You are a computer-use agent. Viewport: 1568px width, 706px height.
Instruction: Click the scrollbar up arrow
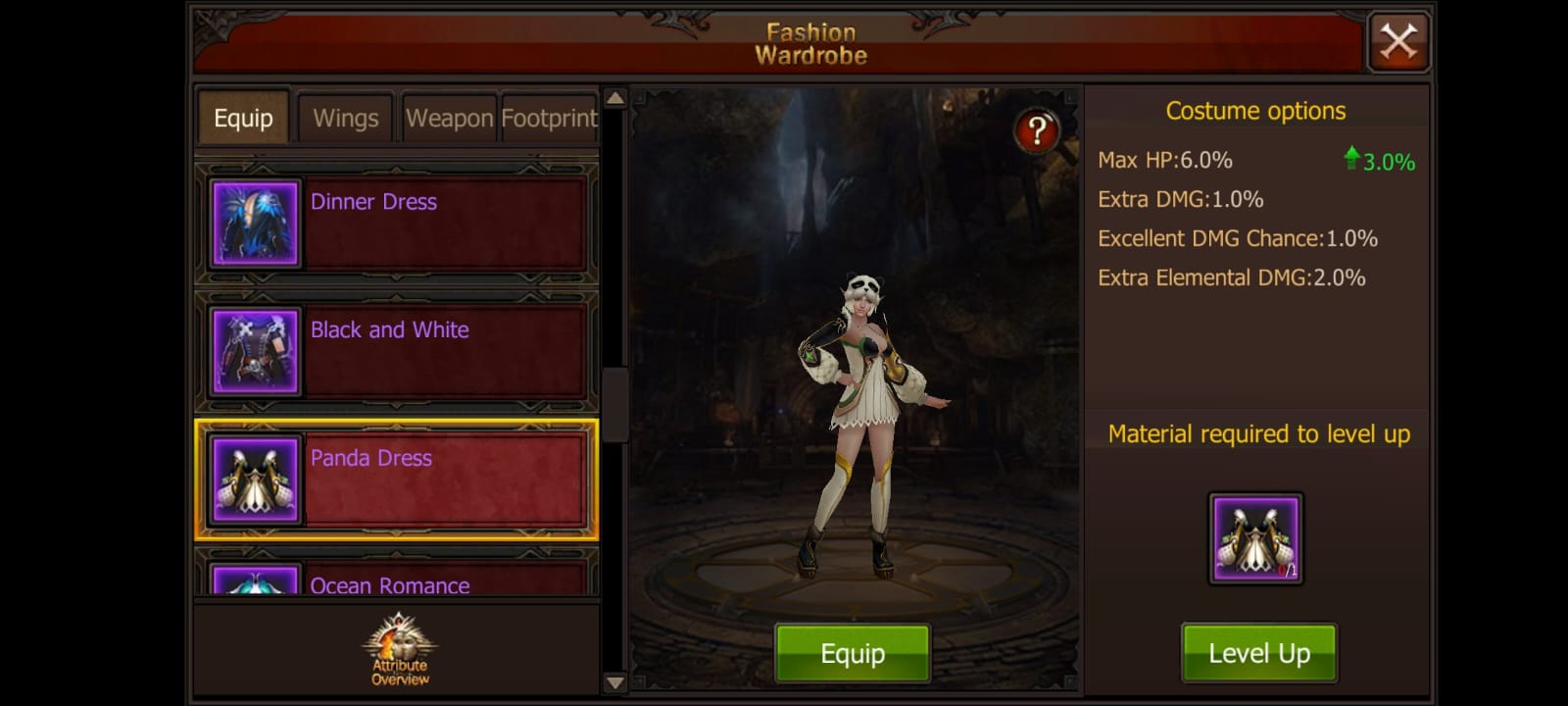(x=613, y=98)
